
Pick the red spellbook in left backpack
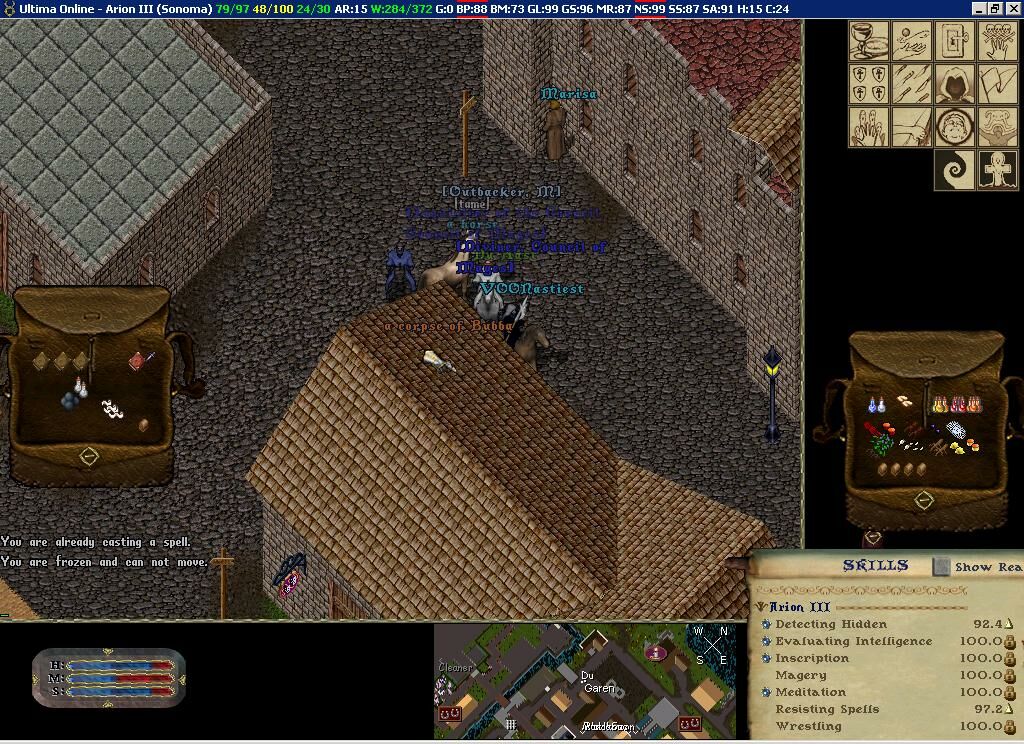tap(138, 359)
